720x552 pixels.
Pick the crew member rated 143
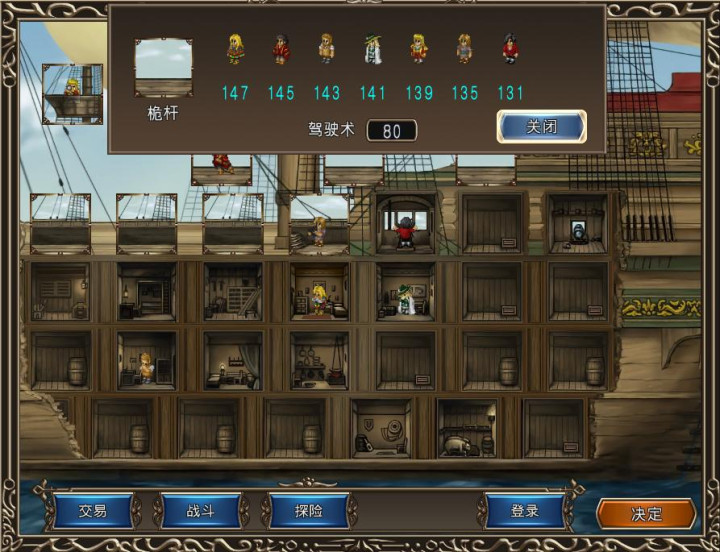click(x=327, y=49)
